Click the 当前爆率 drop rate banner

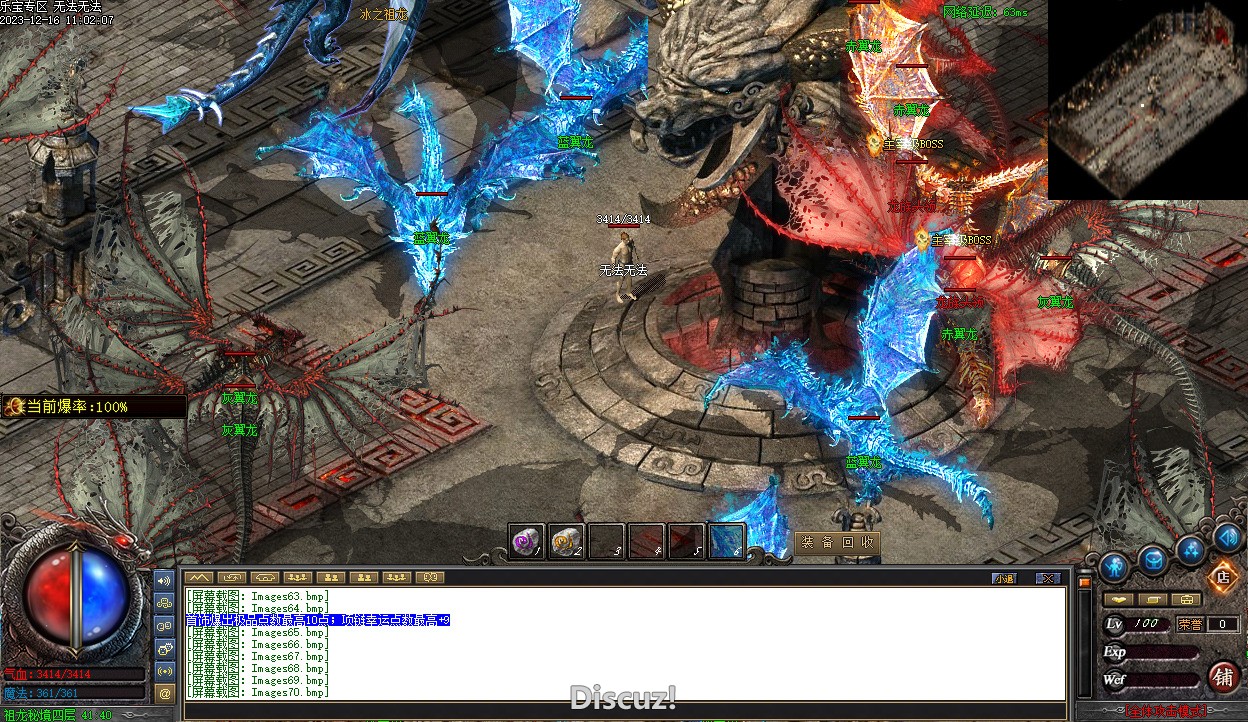pos(93,407)
